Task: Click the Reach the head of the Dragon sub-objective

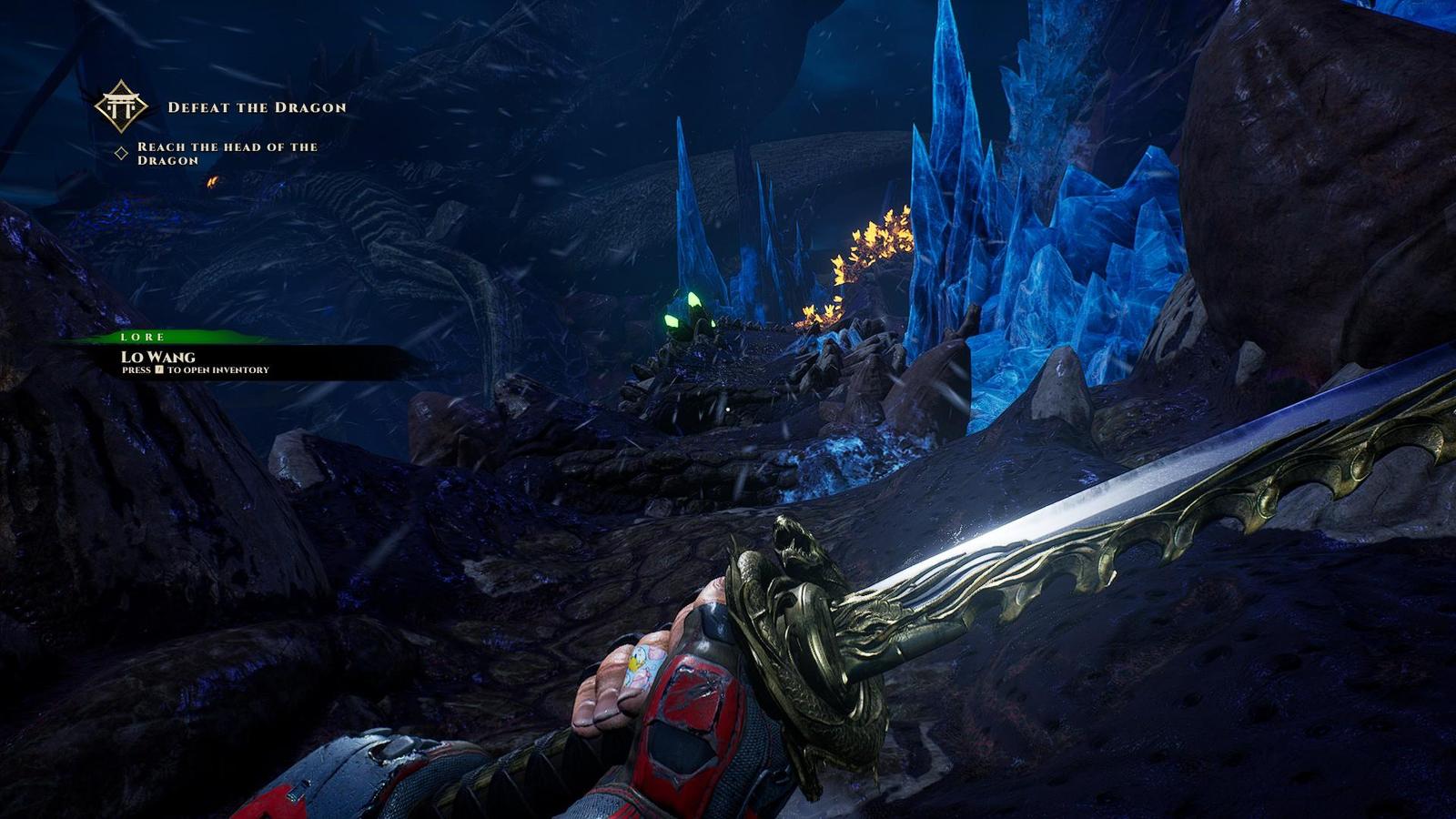Action: 227,153
